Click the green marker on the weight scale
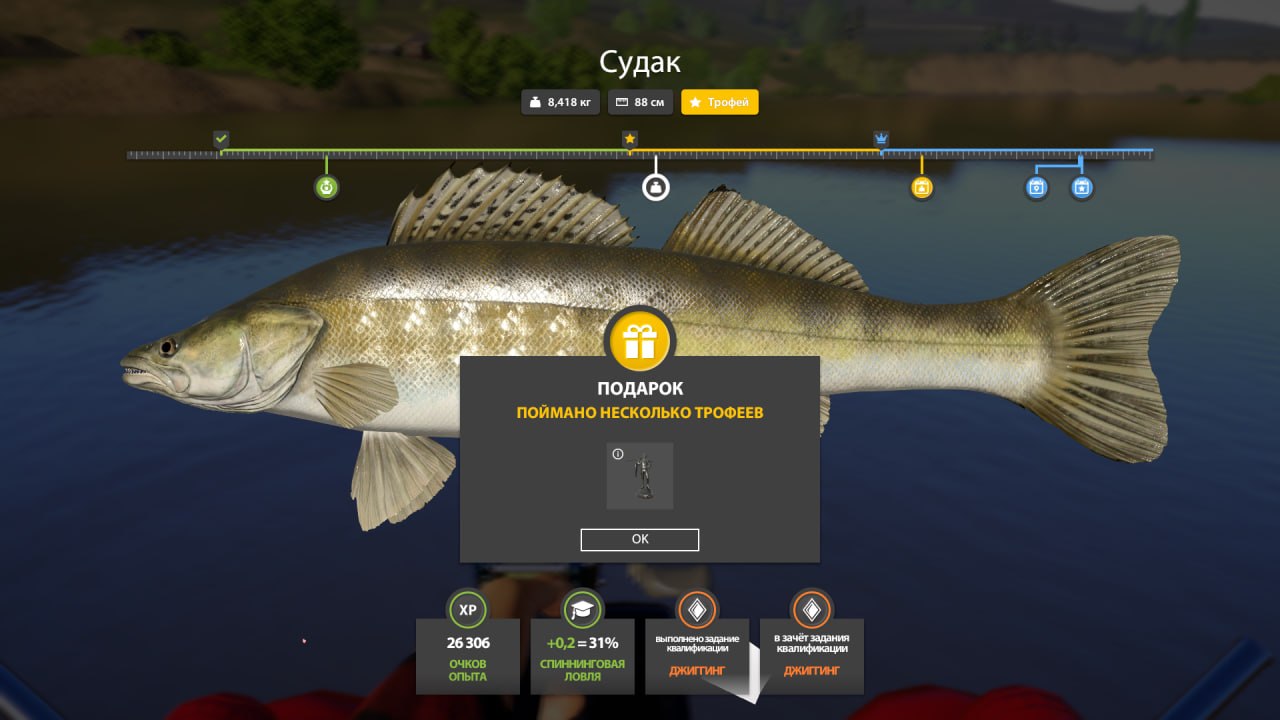Image resolution: width=1280 pixels, height=720 pixels. click(326, 187)
